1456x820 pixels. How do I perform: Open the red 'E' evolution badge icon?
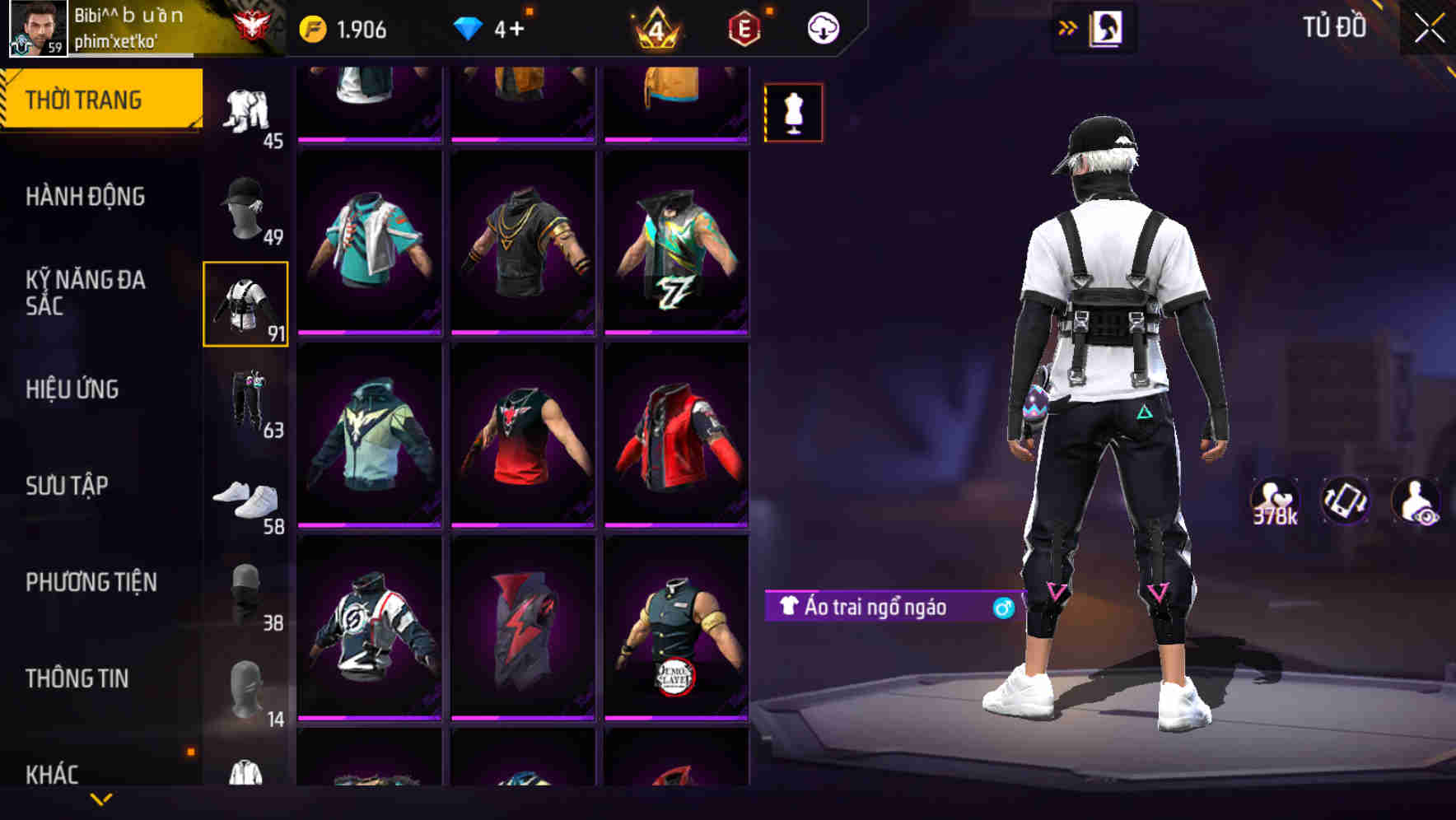pyautogui.click(x=742, y=26)
